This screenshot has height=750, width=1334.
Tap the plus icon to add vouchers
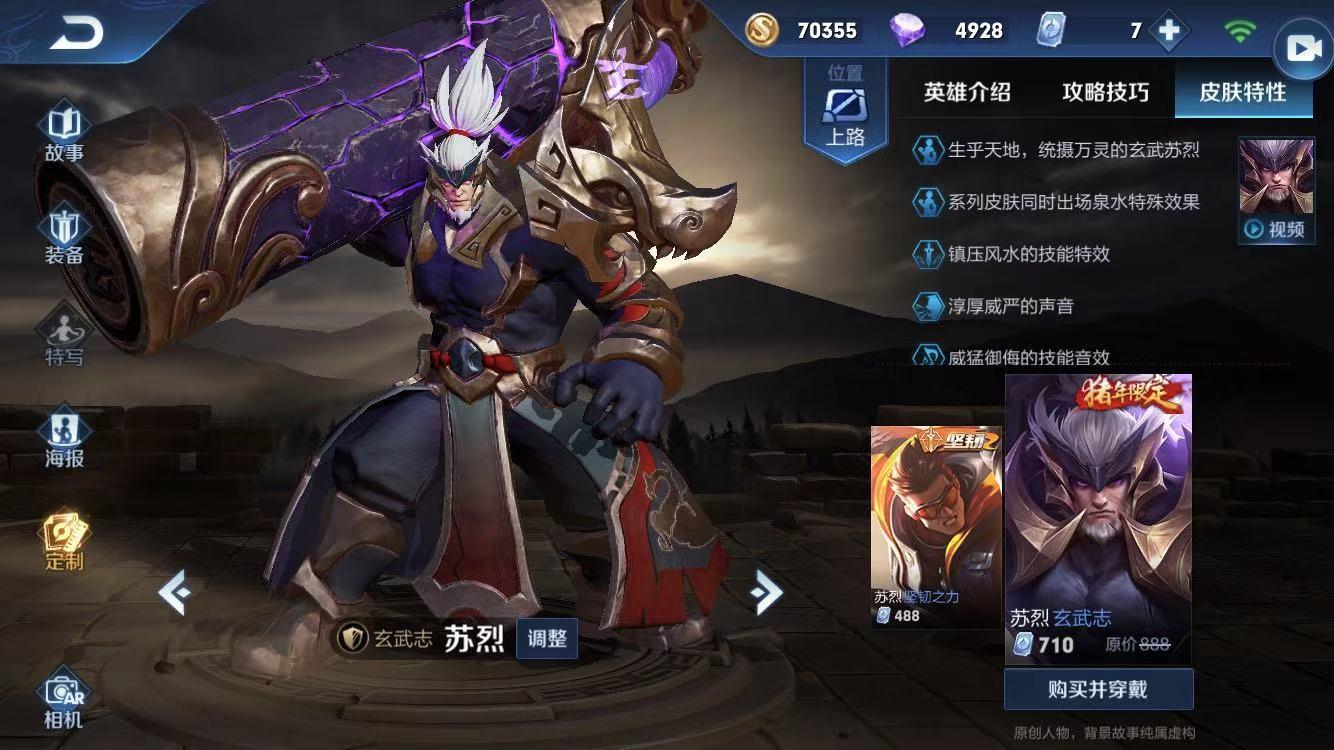(1167, 30)
